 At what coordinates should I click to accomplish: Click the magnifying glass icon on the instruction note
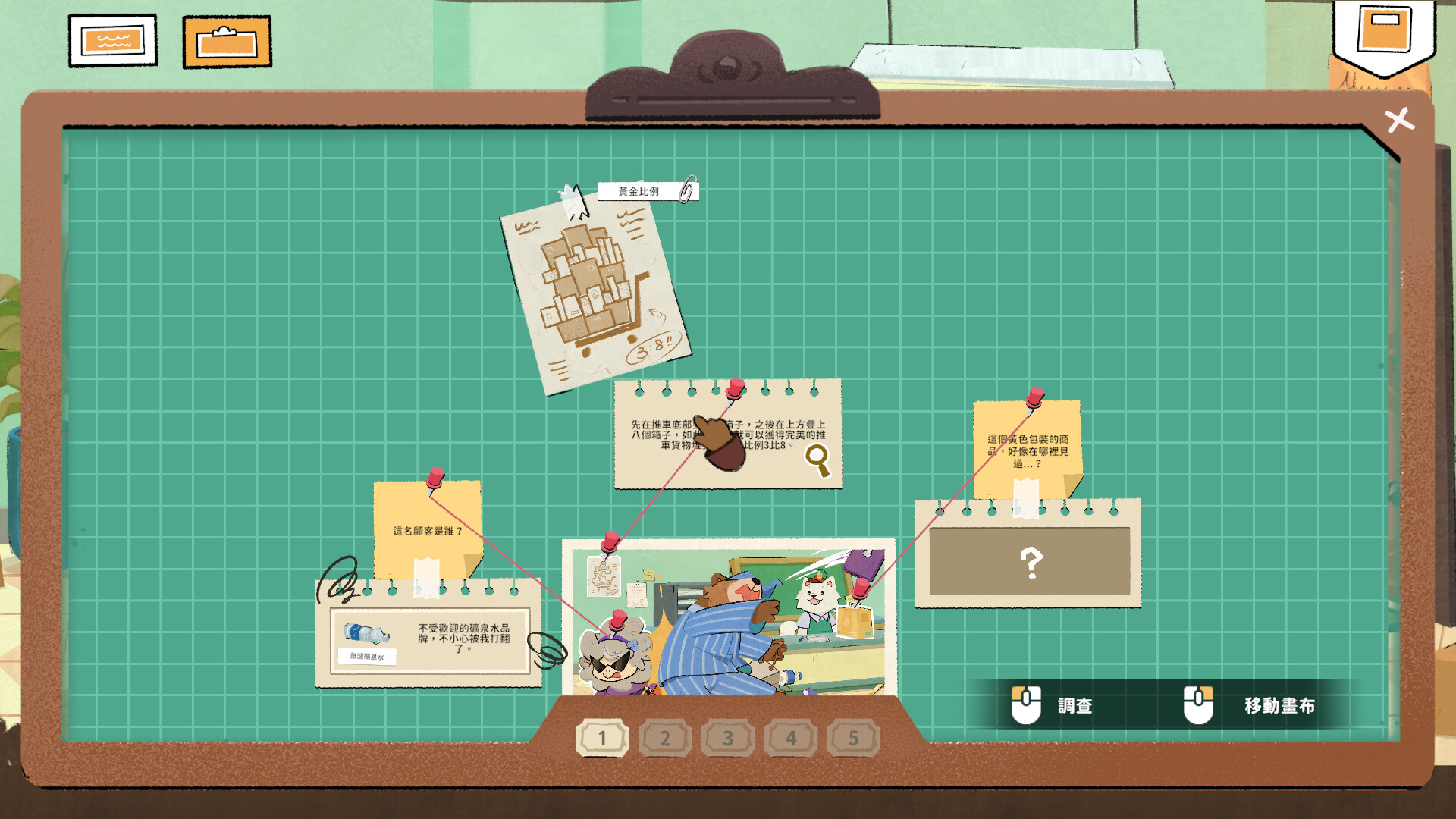point(818,457)
